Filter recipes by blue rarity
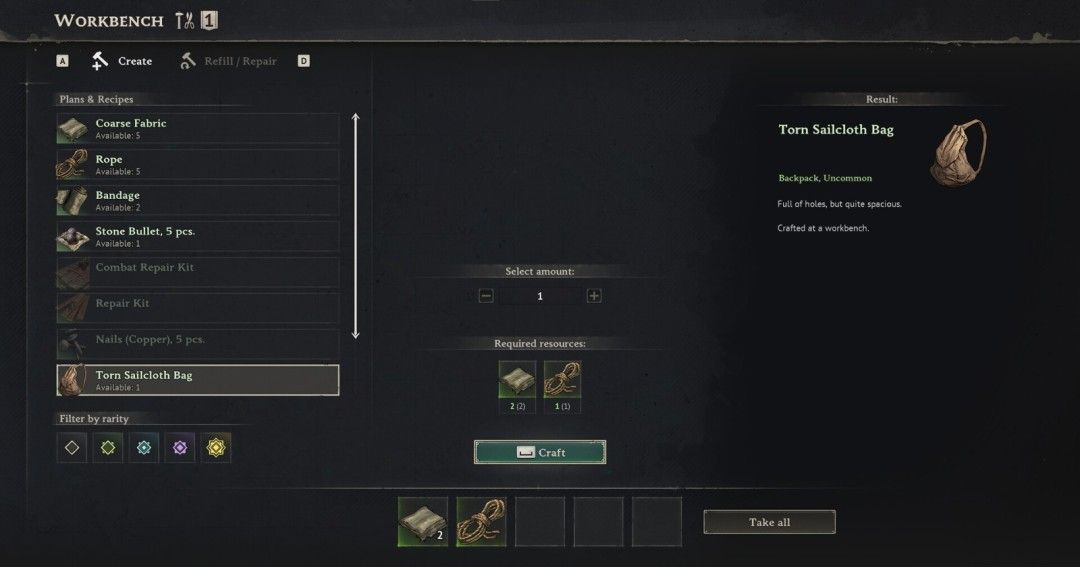This screenshot has height=567, width=1080. (144, 448)
